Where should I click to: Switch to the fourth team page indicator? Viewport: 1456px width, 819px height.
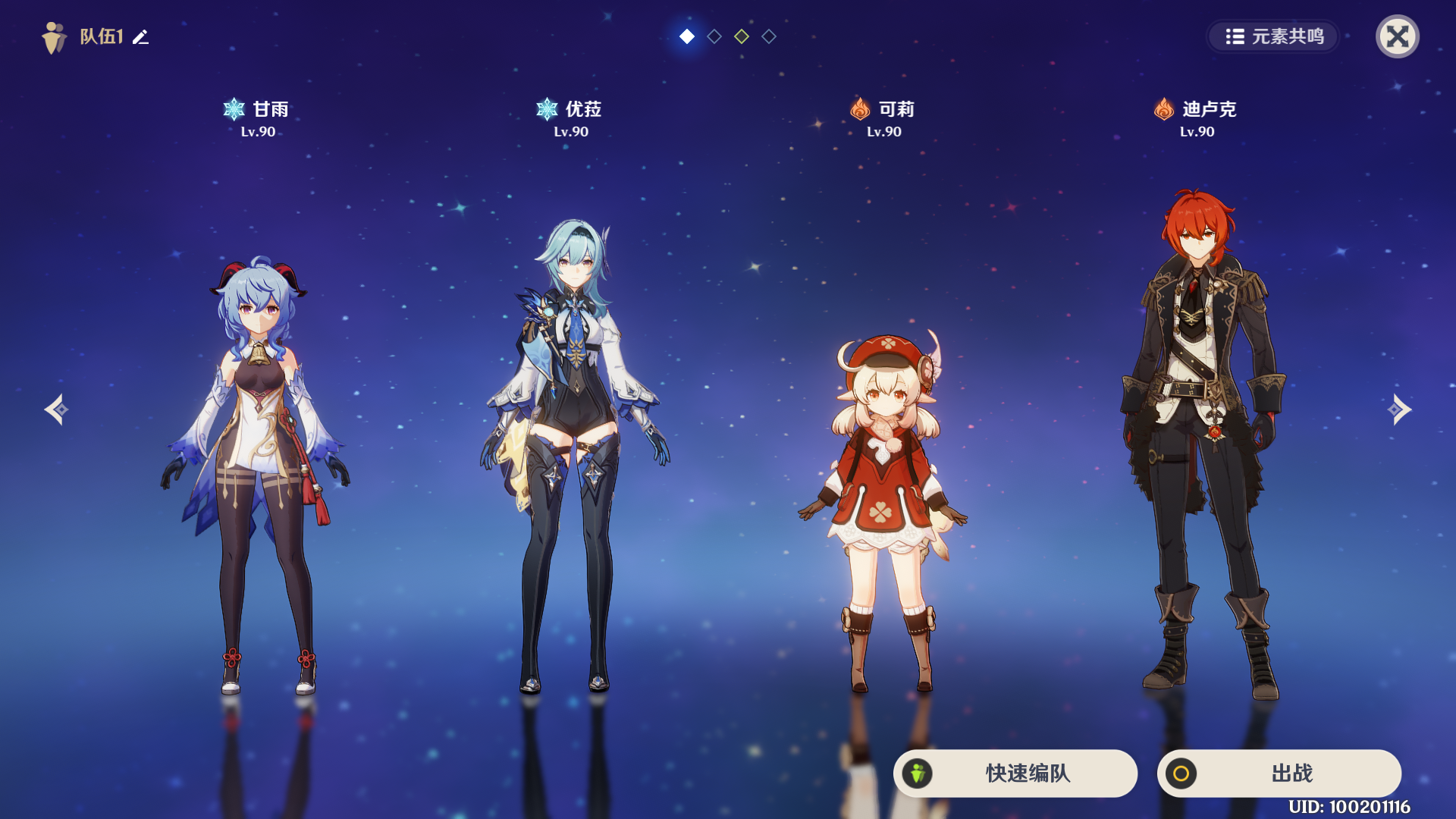(x=769, y=36)
